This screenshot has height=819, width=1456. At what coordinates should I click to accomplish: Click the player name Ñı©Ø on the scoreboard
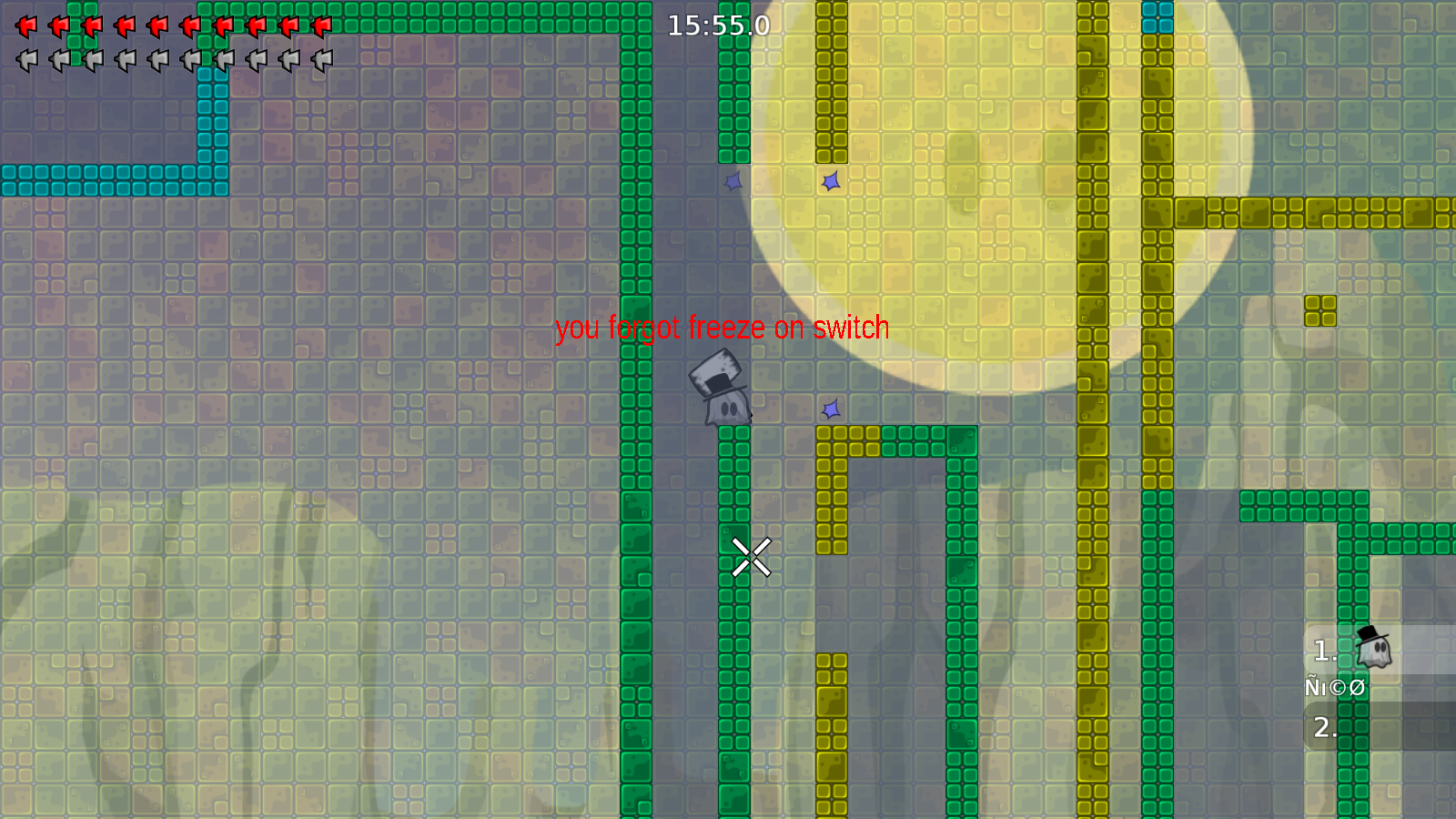tap(1334, 688)
